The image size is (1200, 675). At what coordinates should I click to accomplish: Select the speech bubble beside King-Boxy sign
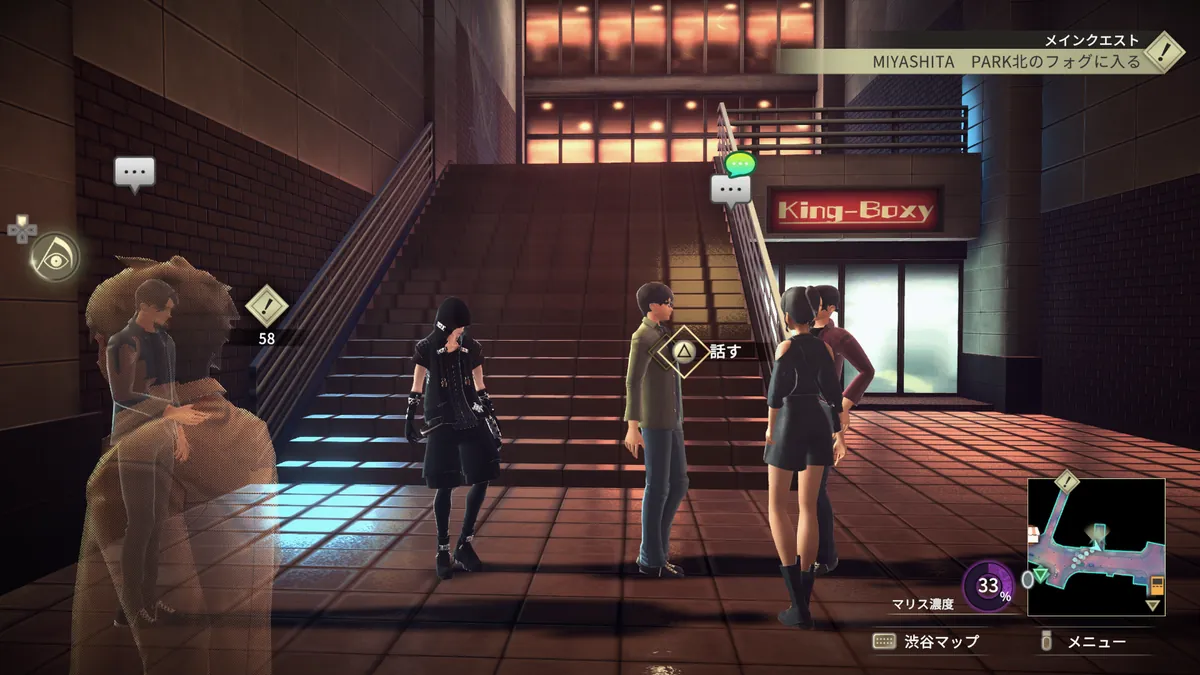730,189
